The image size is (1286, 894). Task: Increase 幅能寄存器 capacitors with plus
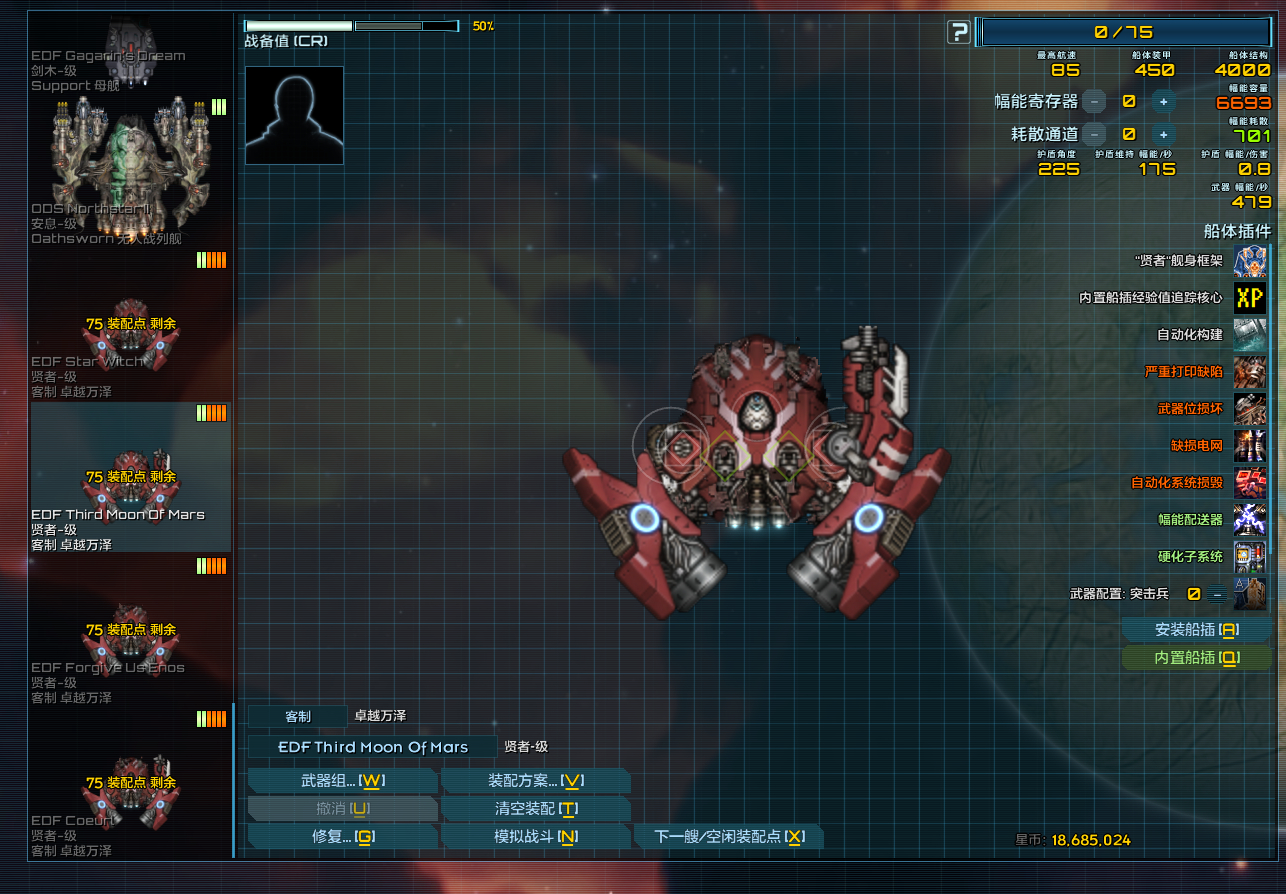pyautogui.click(x=1163, y=101)
